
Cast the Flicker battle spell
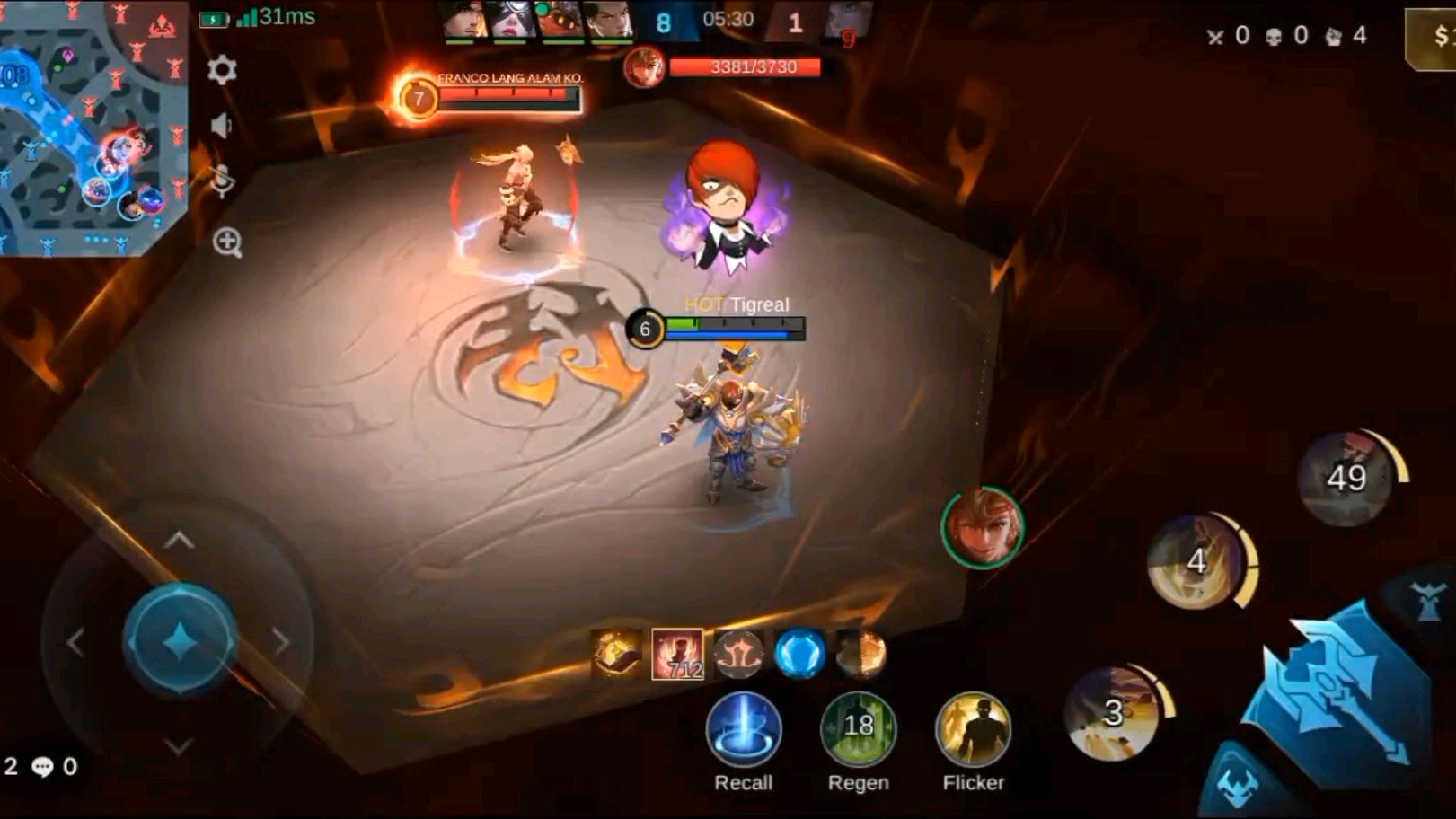973,729
